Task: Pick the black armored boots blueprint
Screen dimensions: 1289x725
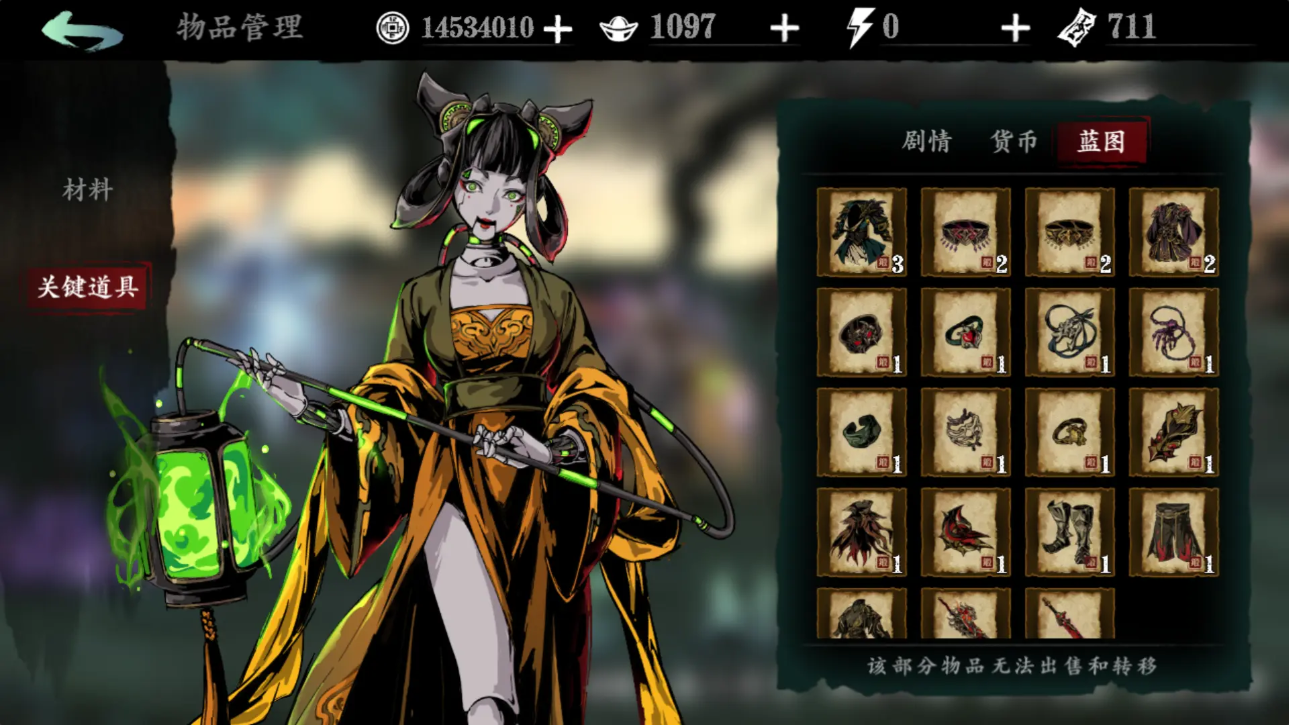Action: 1069,532
